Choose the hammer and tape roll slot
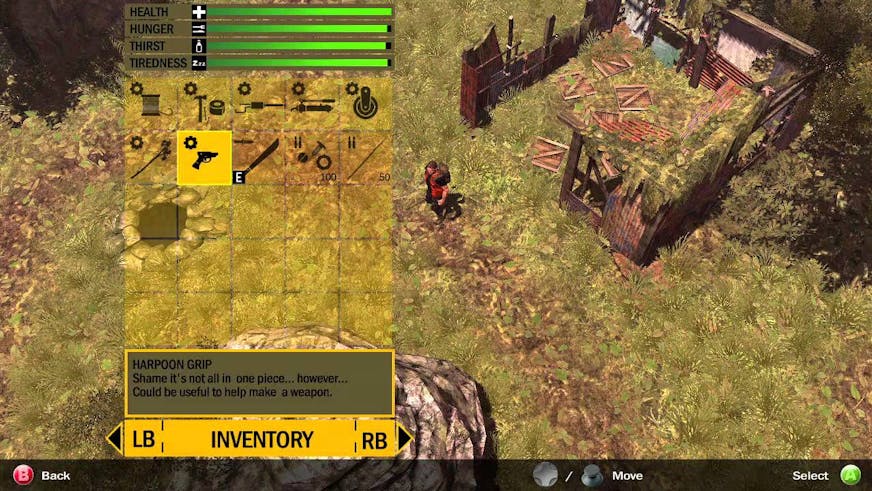The image size is (872, 491). click(x=204, y=104)
